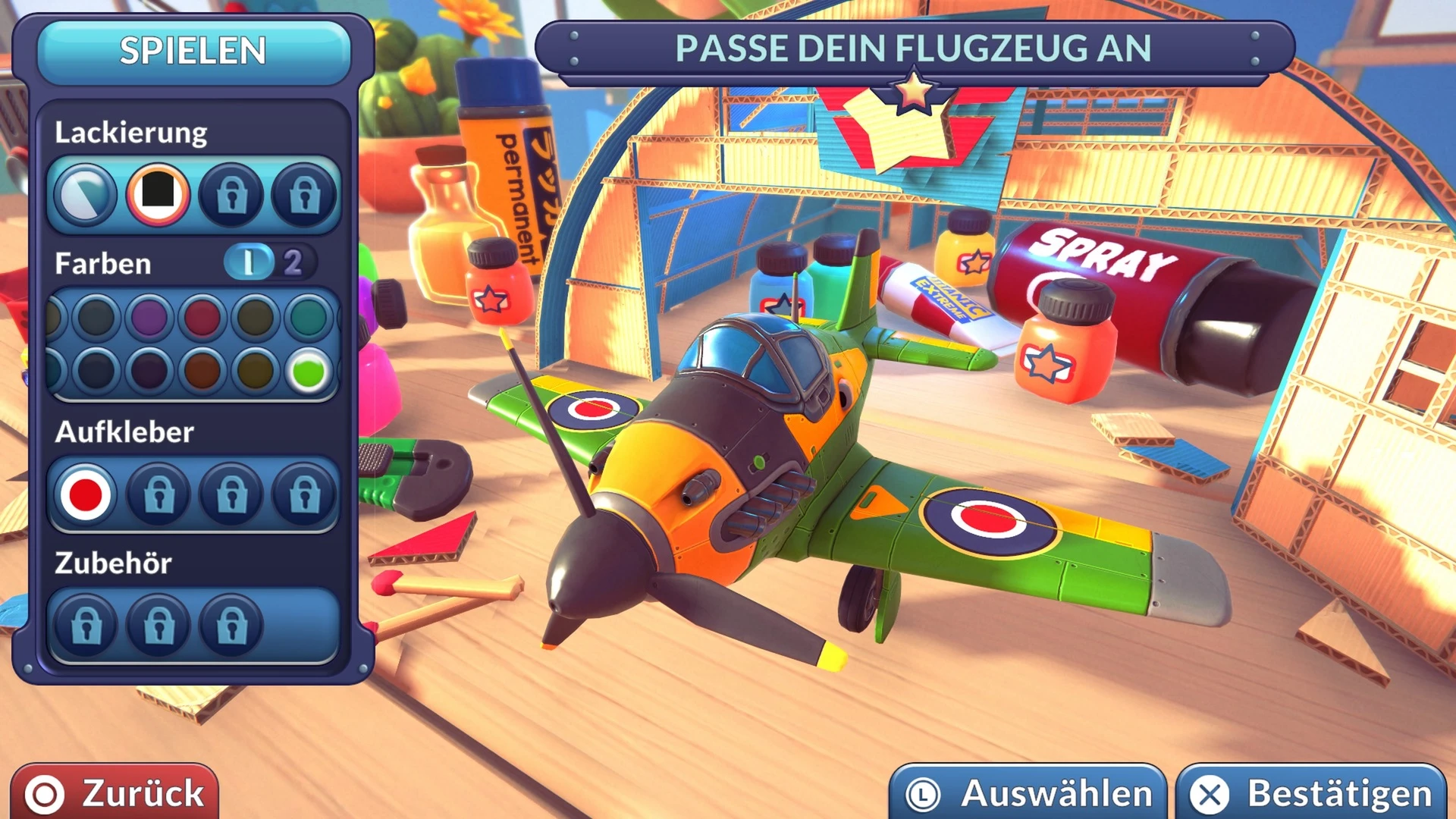Pick the bright green colour swatch
Screen dimensions: 1456x819
pos(309,372)
